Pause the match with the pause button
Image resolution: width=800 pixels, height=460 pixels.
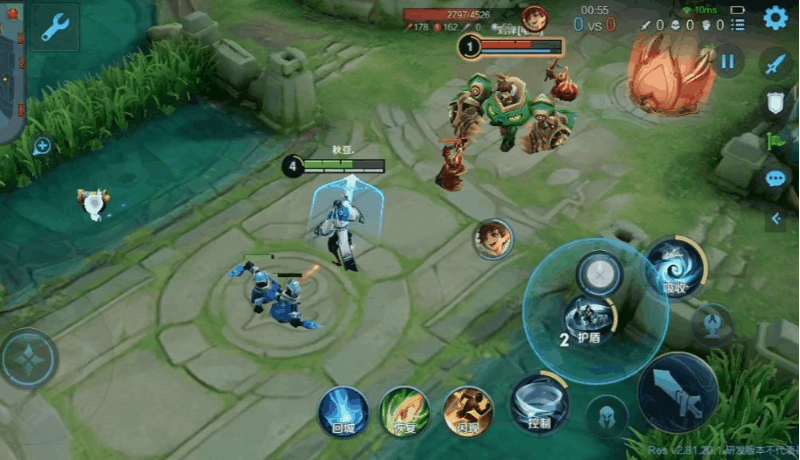(x=727, y=61)
